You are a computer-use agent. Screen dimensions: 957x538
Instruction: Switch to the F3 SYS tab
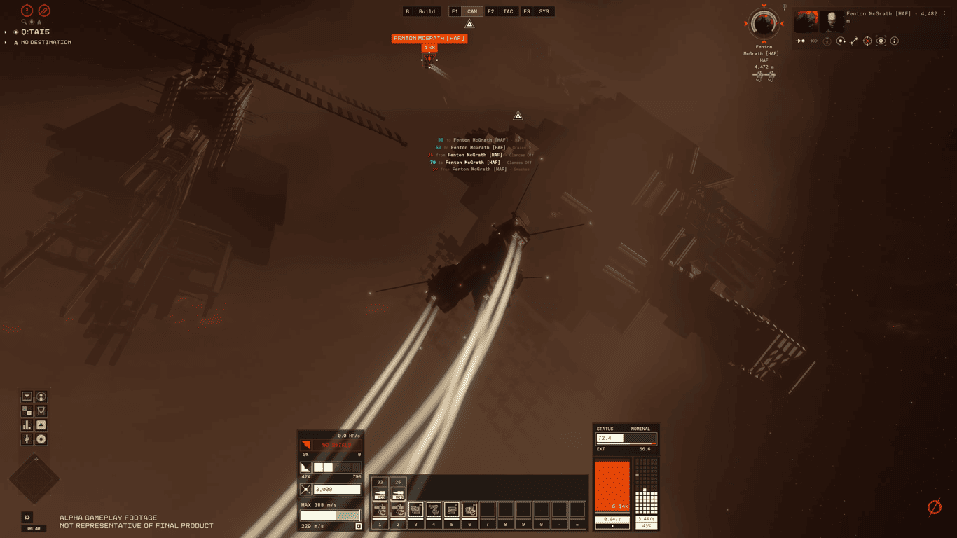(x=538, y=11)
